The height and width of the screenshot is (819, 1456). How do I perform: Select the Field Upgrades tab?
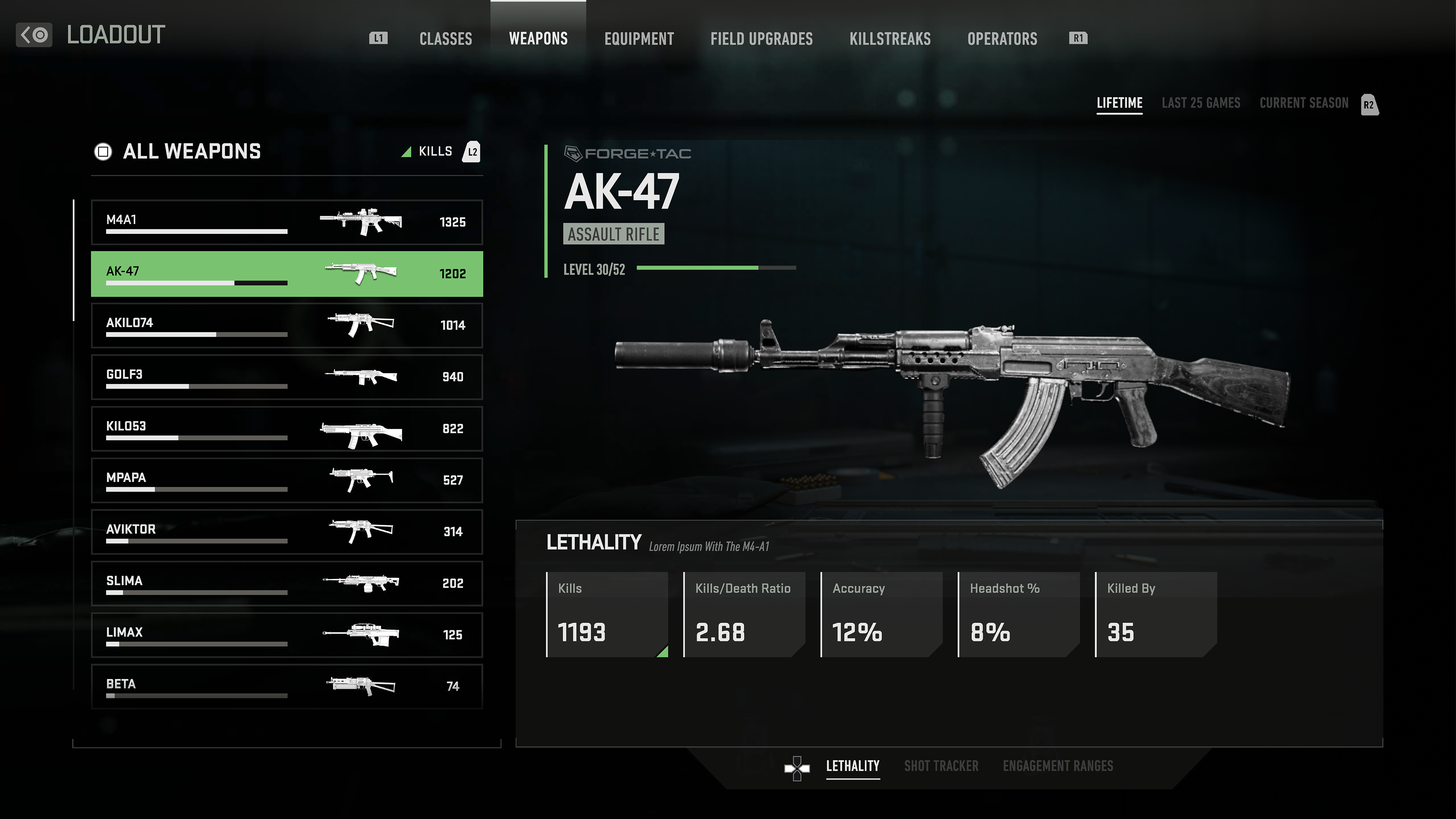coord(761,38)
